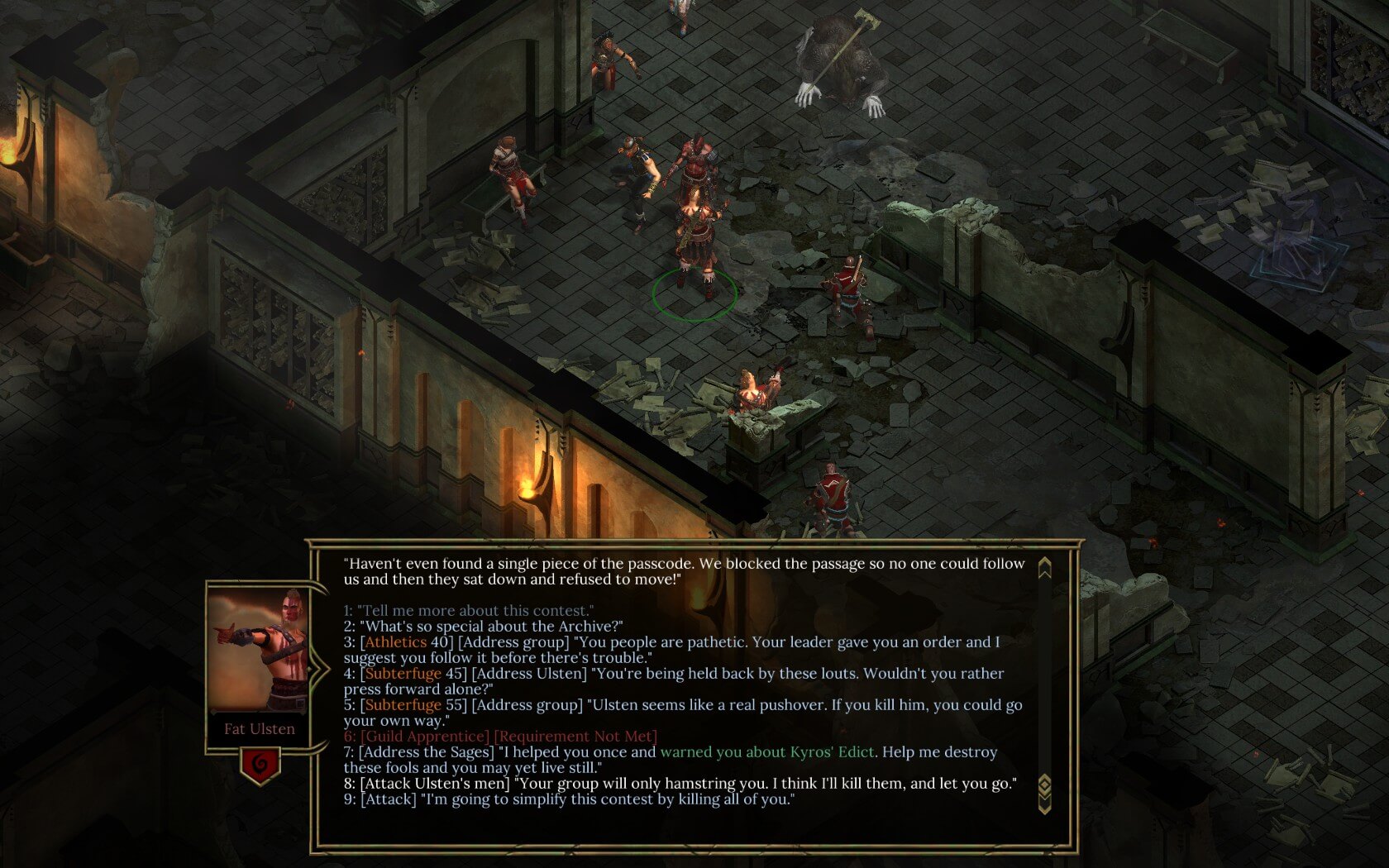Open the "warned you about Kyros' Edict" link

[x=766, y=752]
